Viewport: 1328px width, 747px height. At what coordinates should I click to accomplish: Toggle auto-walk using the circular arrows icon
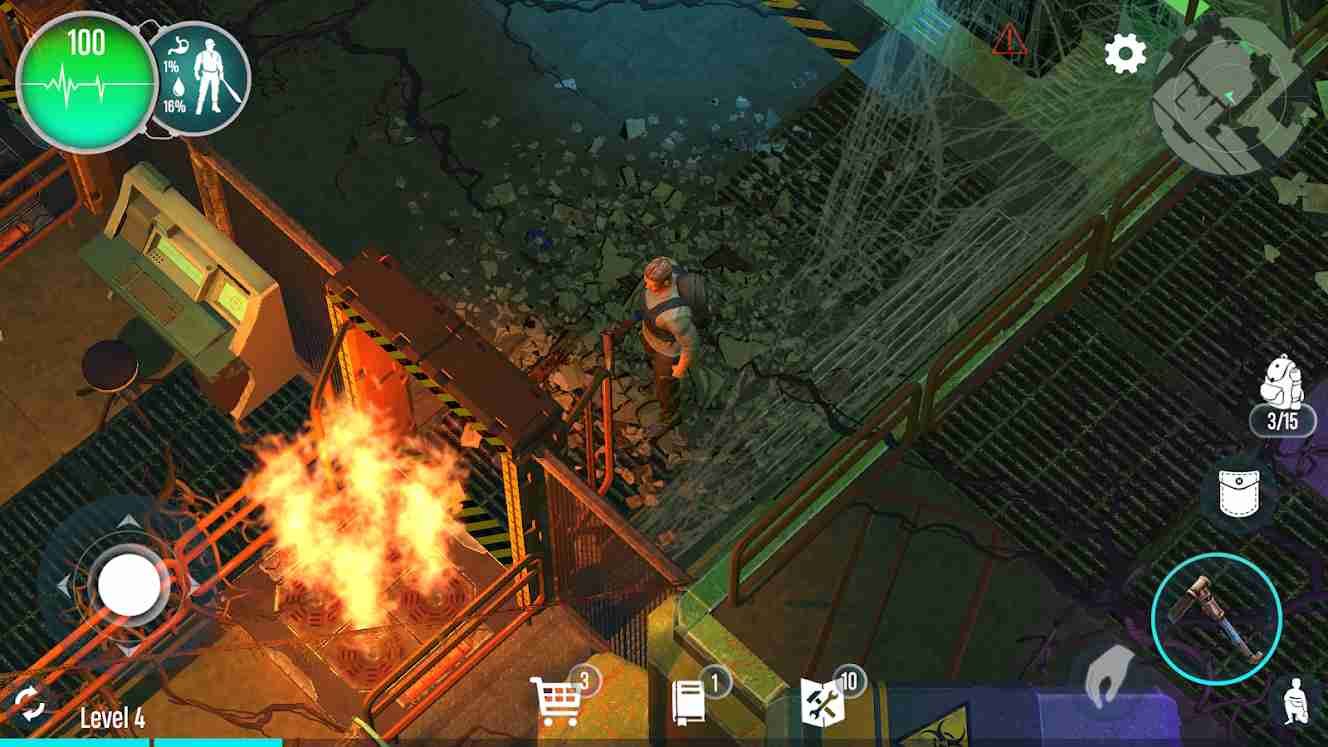pyautogui.click(x=29, y=705)
